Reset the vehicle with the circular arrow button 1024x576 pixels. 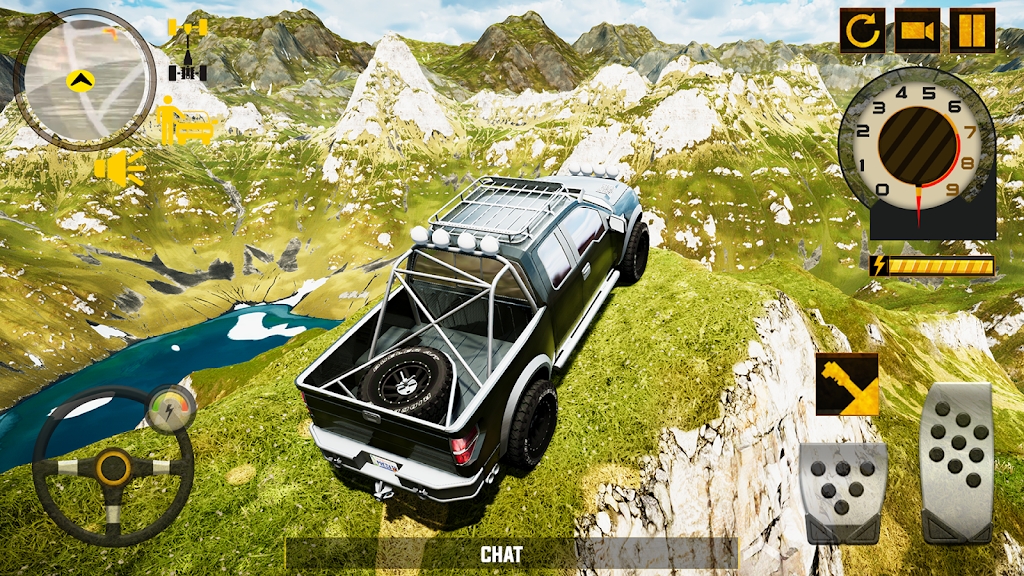click(x=862, y=30)
